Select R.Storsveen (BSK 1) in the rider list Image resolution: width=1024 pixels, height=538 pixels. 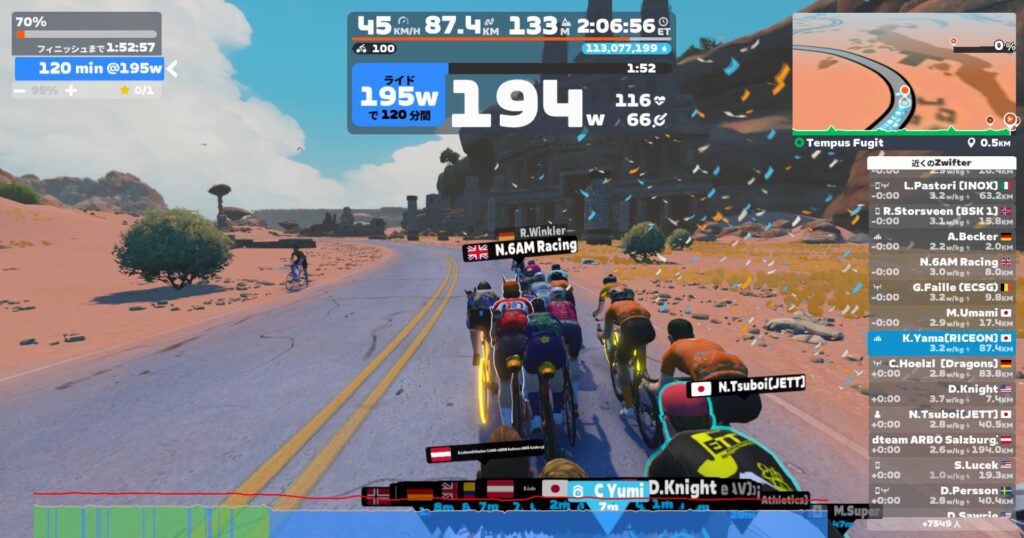941,216
